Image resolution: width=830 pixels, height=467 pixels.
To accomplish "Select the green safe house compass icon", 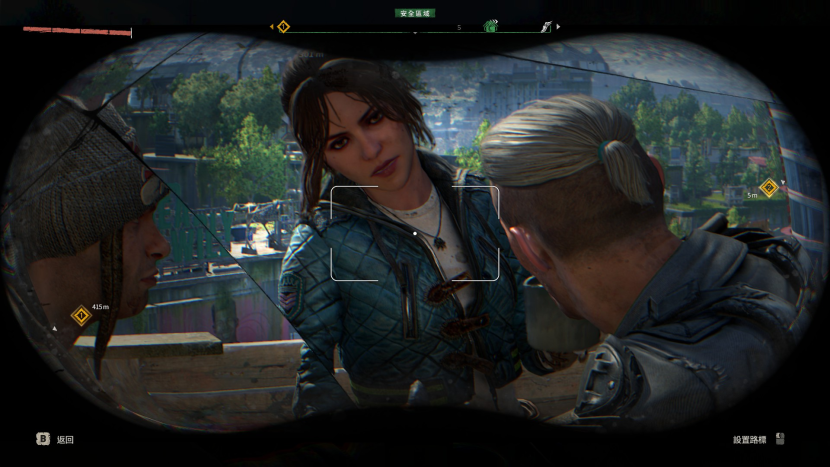I will (x=491, y=27).
